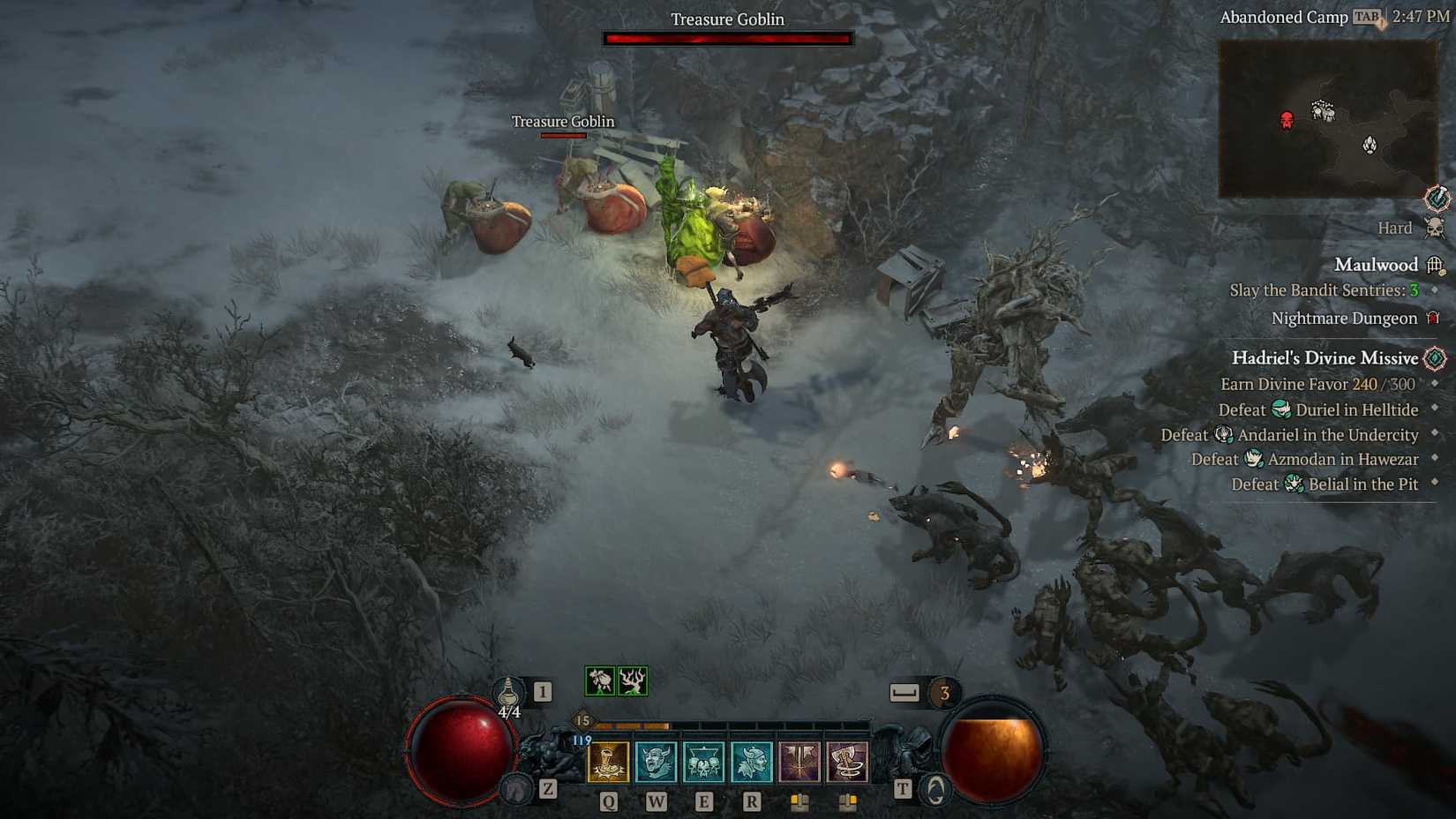Click the demon-face skill icon bound to W
The image size is (1456, 819).
tap(655, 760)
